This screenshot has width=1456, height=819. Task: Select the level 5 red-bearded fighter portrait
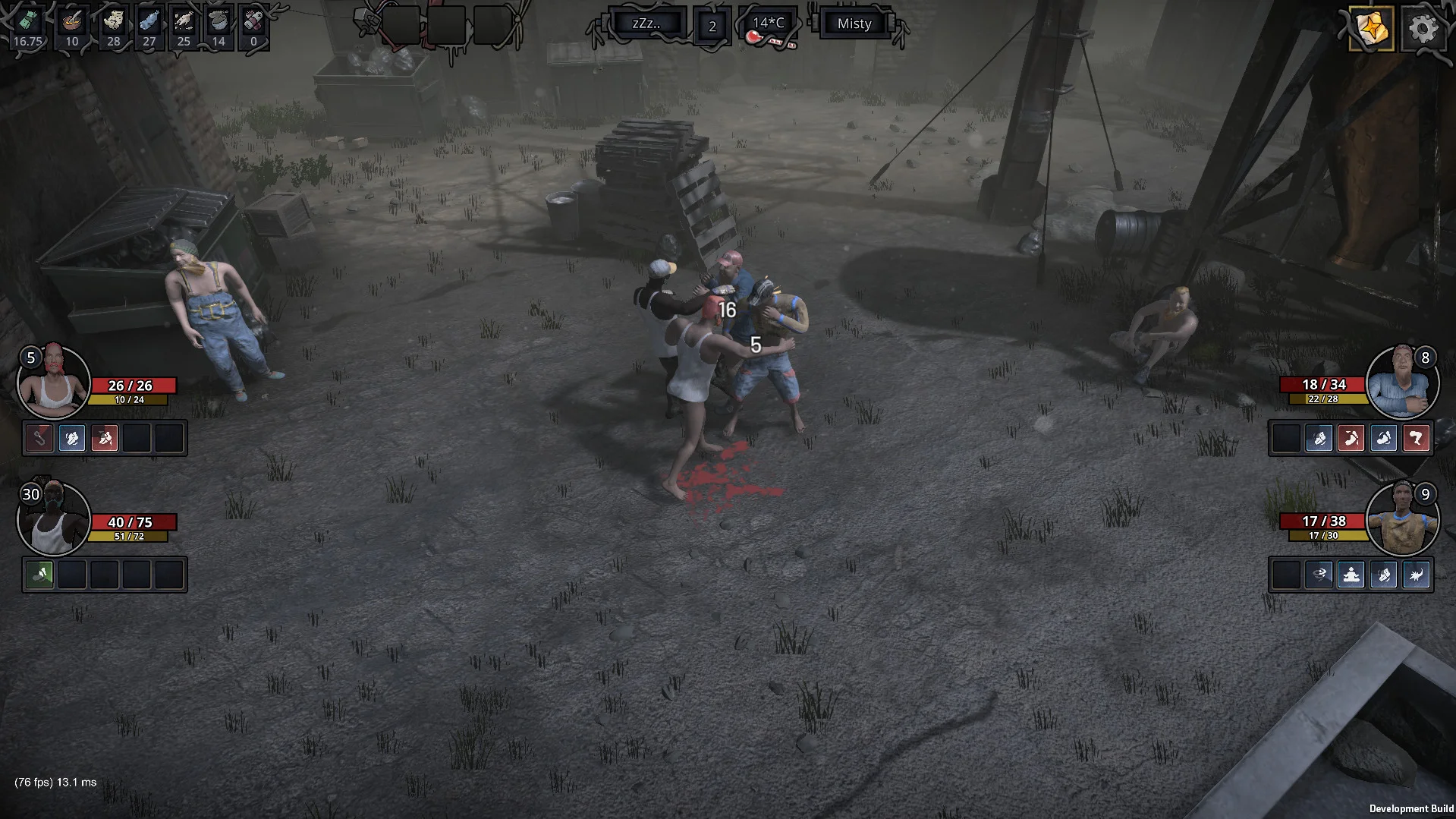point(53,382)
